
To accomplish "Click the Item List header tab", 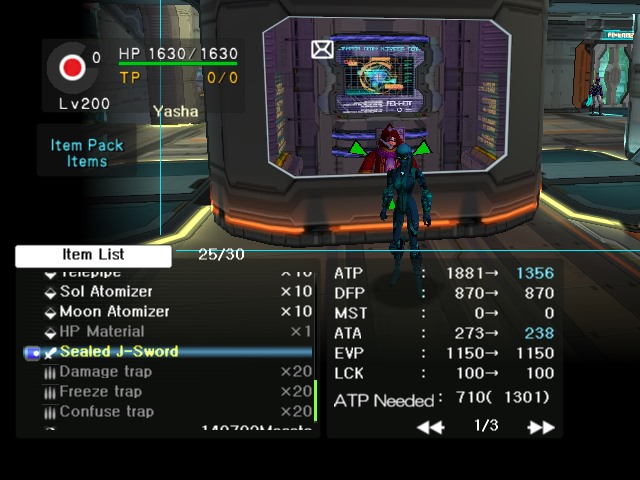I will click(x=93, y=255).
